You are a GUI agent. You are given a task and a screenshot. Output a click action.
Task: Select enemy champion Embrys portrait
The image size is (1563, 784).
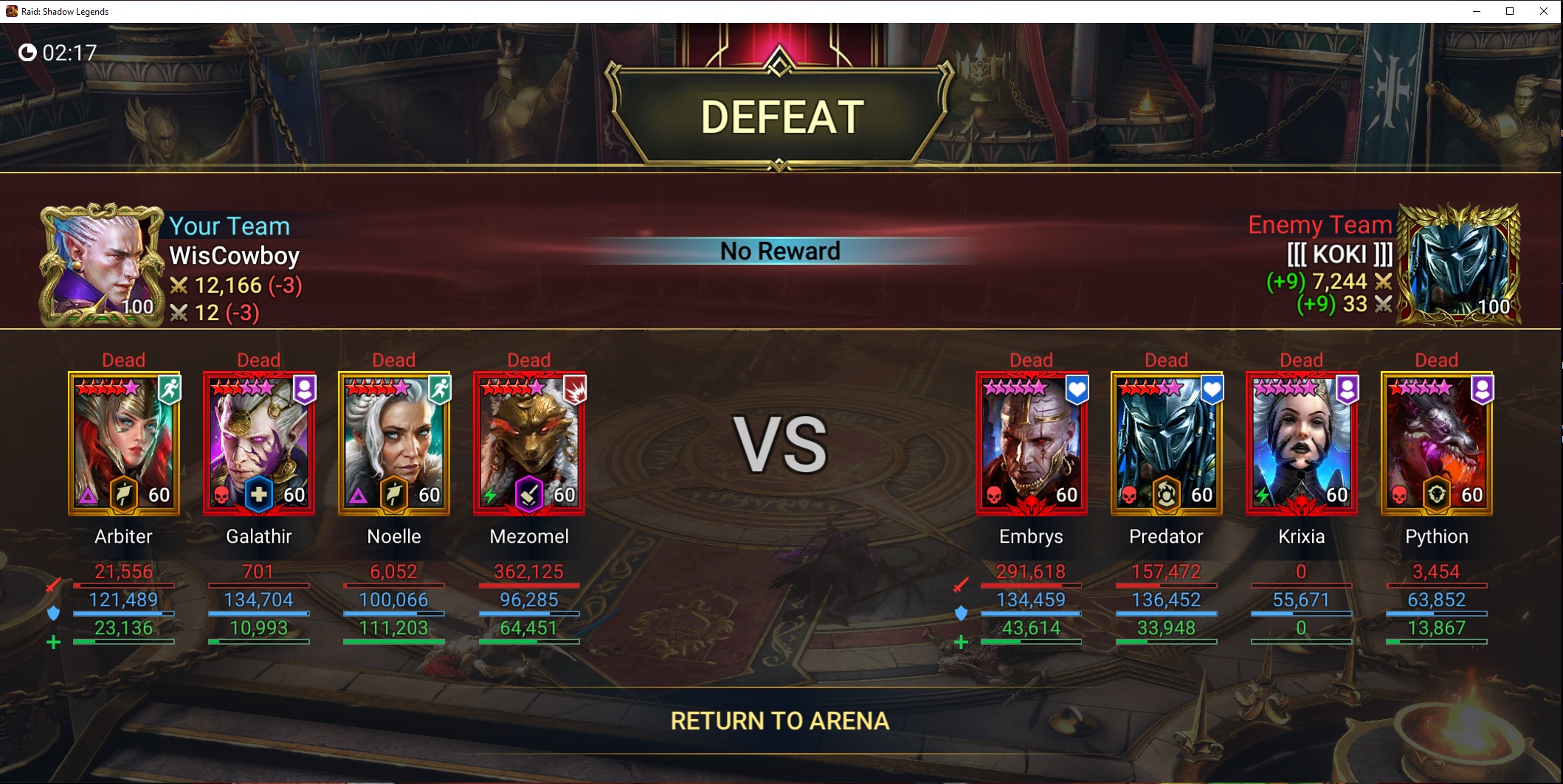(1031, 443)
